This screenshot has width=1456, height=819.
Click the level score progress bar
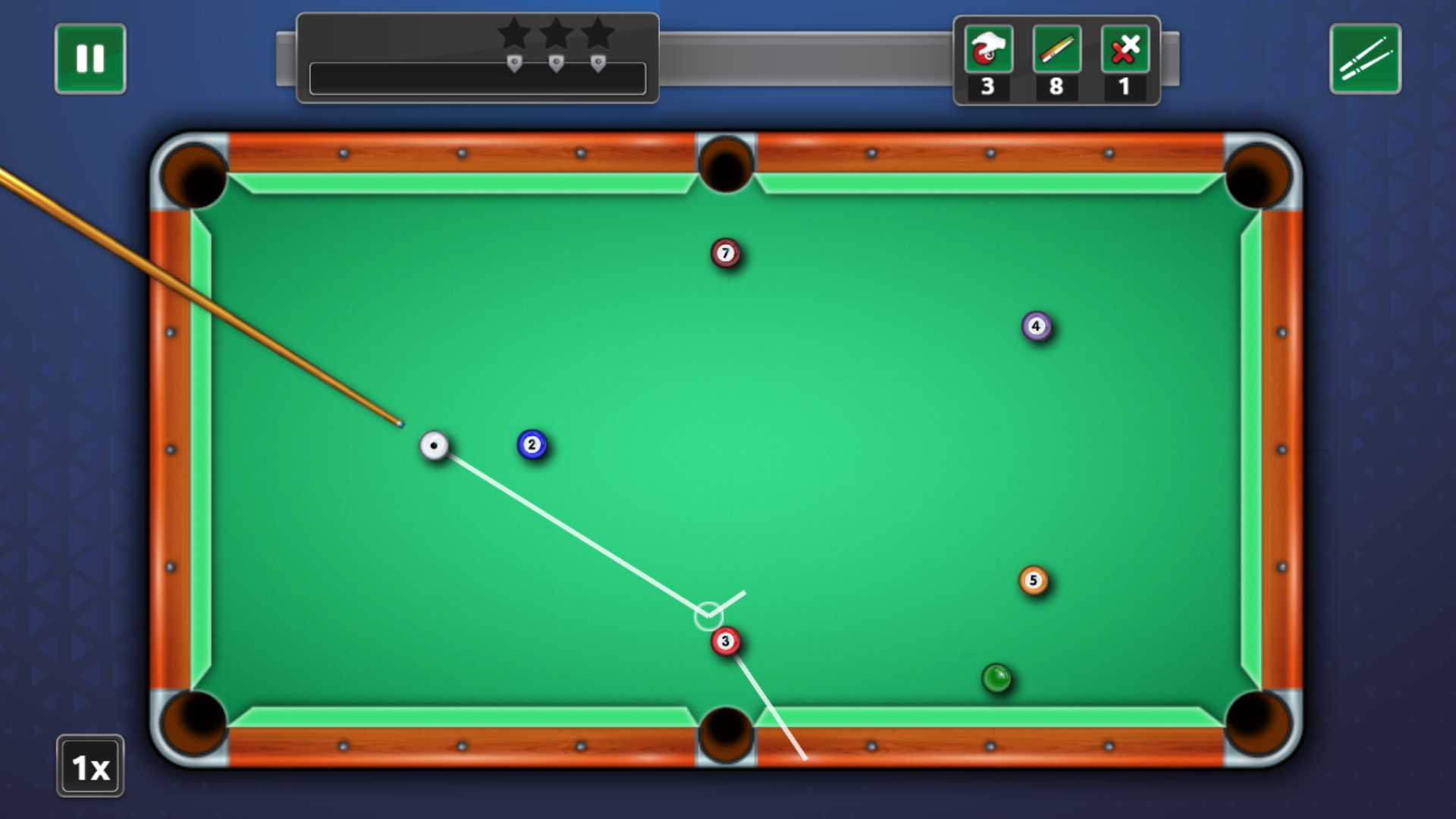tap(477, 79)
